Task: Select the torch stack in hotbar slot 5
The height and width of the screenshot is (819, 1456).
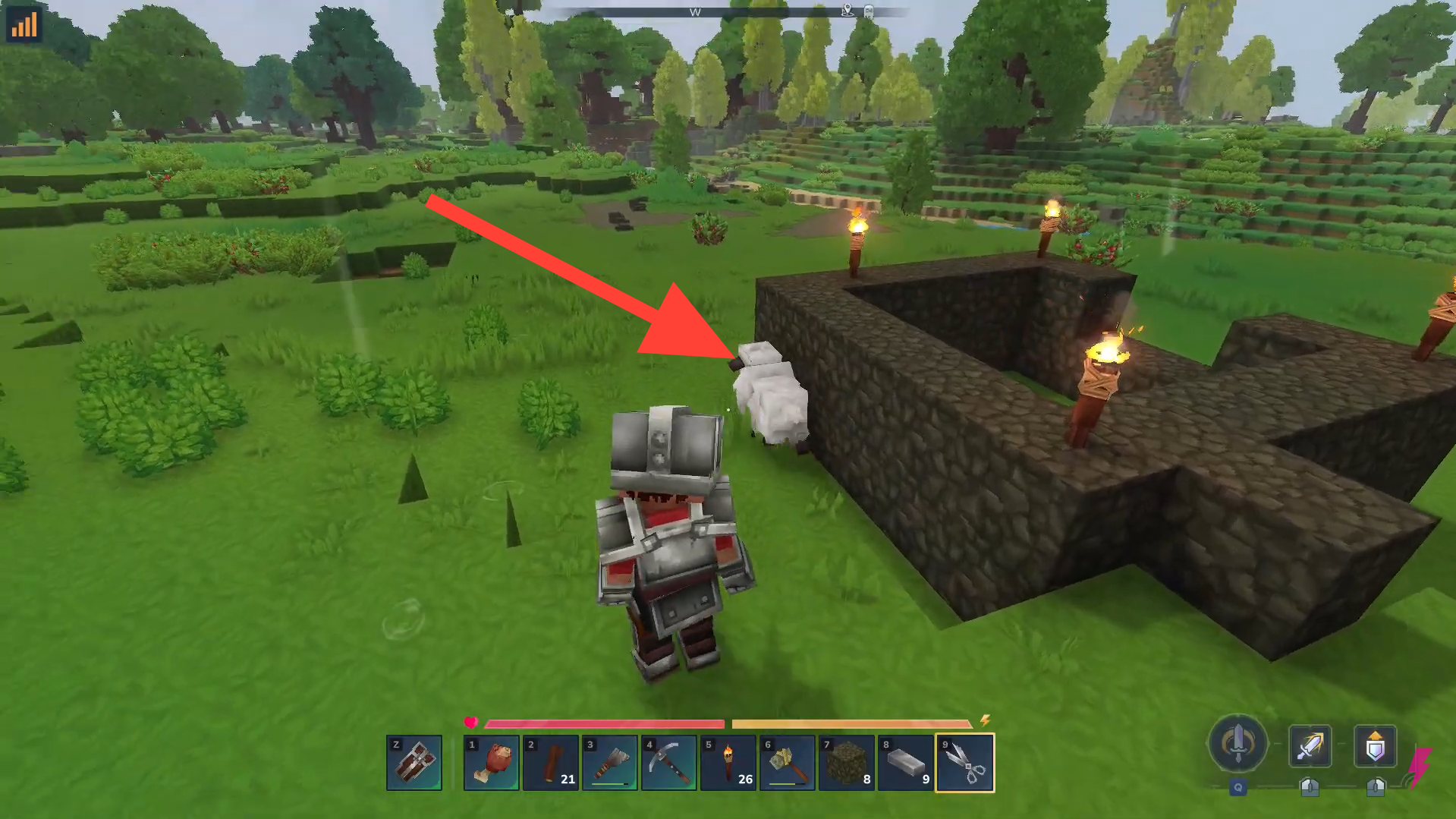Action: point(728,763)
